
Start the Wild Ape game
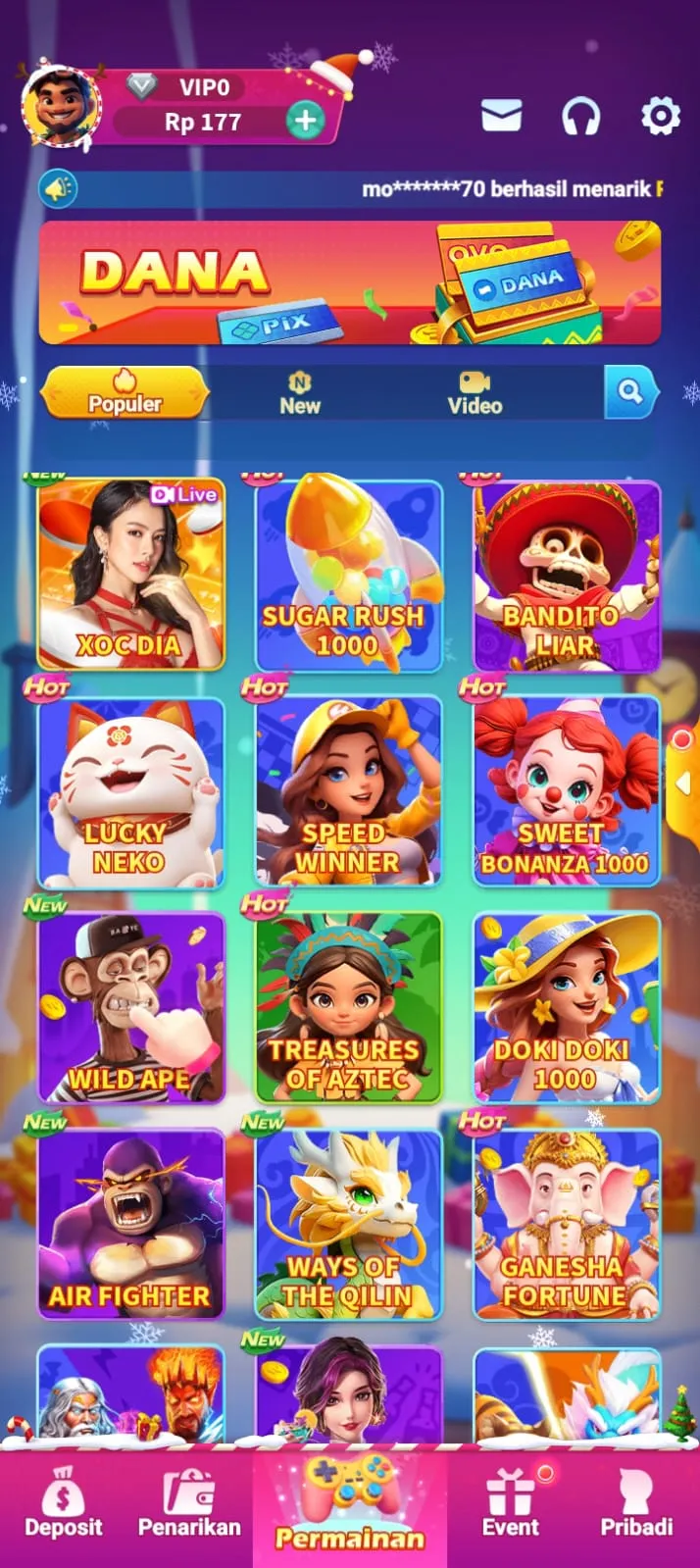[130, 1008]
